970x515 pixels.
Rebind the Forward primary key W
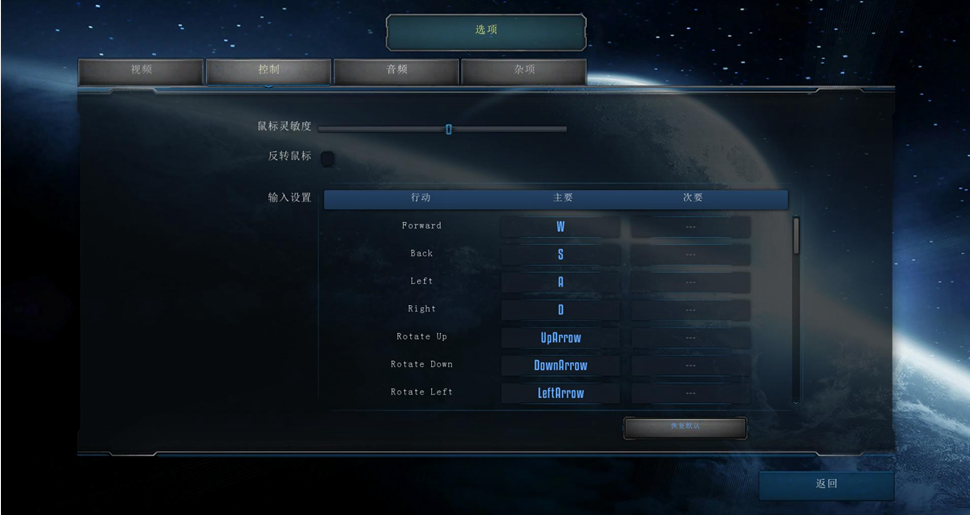[x=560, y=227]
